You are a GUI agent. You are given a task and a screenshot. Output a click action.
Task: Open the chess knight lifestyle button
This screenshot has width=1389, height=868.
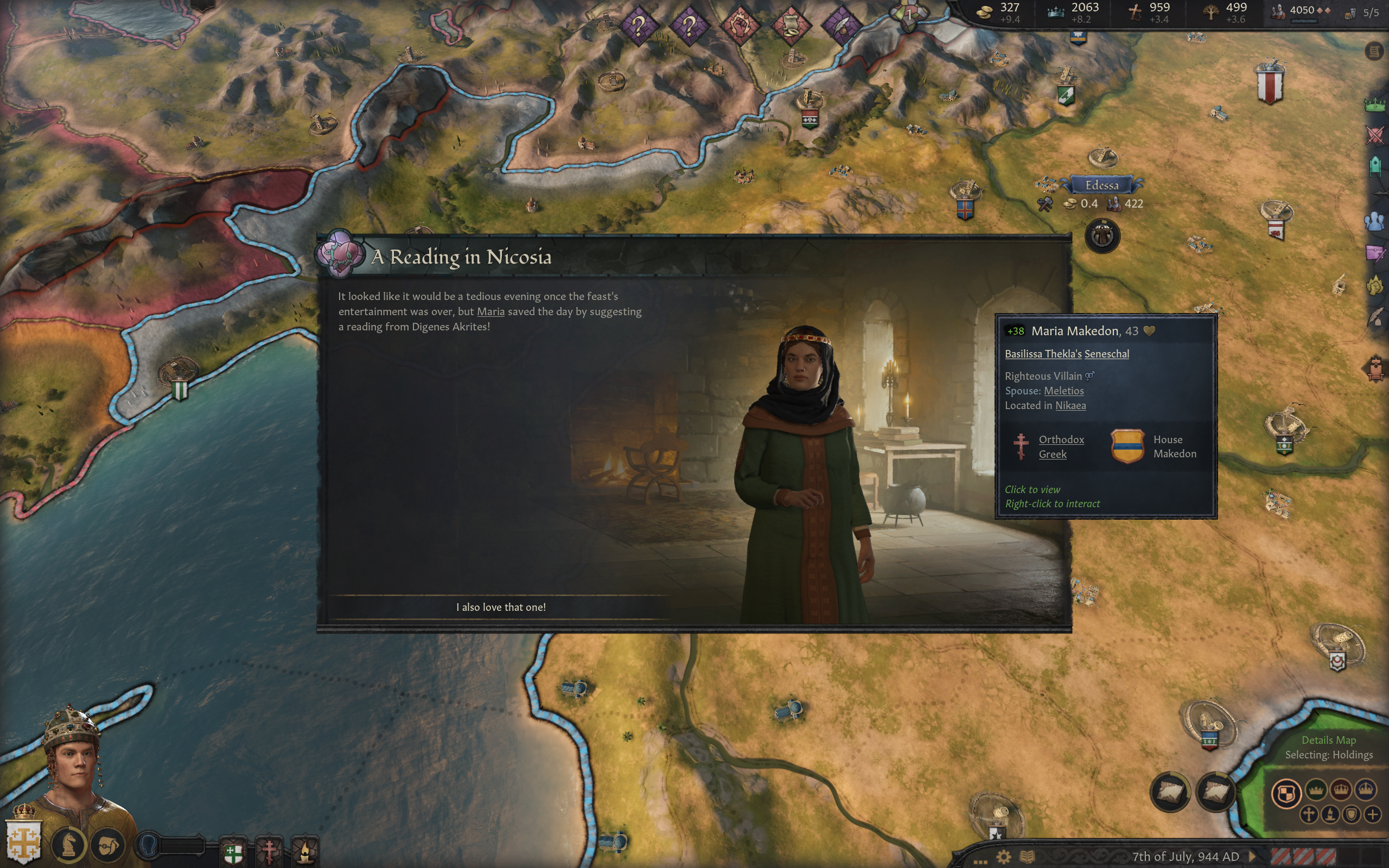pos(69,845)
